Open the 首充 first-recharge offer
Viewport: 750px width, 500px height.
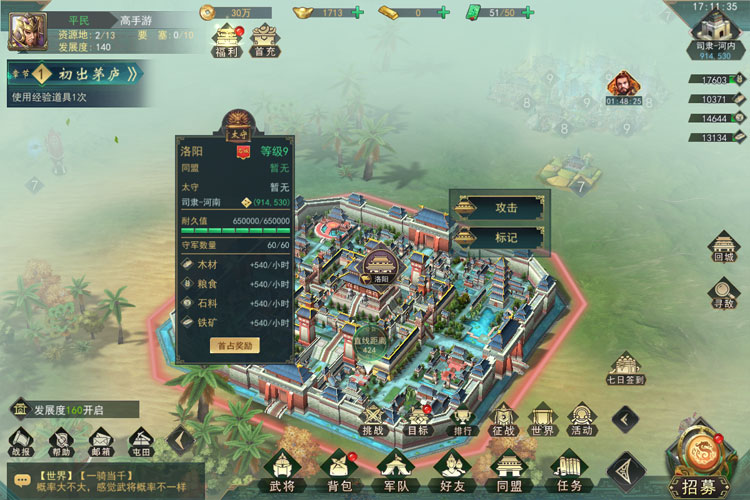(x=264, y=39)
